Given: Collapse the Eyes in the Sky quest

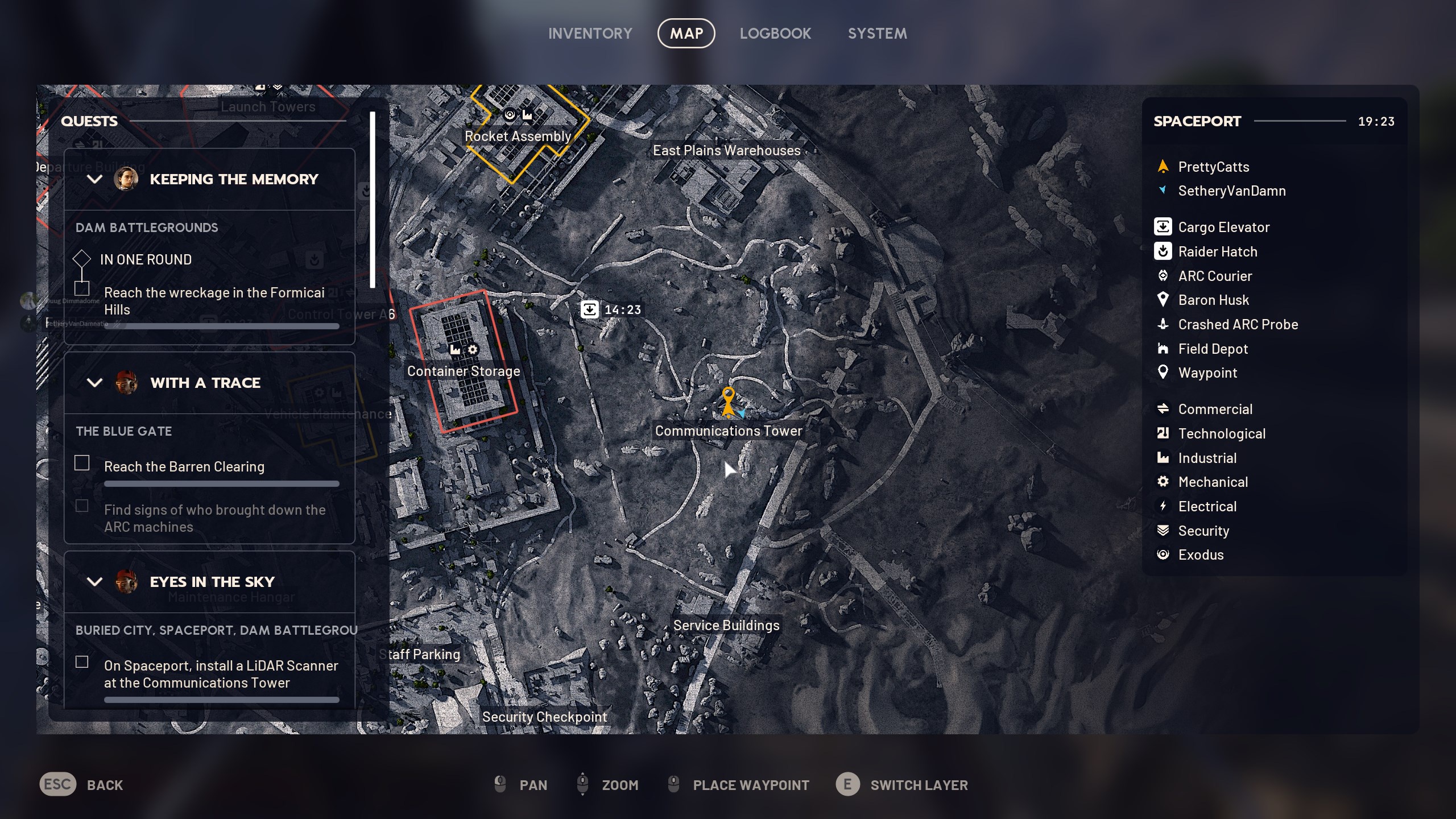Looking at the screenshot, I should coord(94,582).
